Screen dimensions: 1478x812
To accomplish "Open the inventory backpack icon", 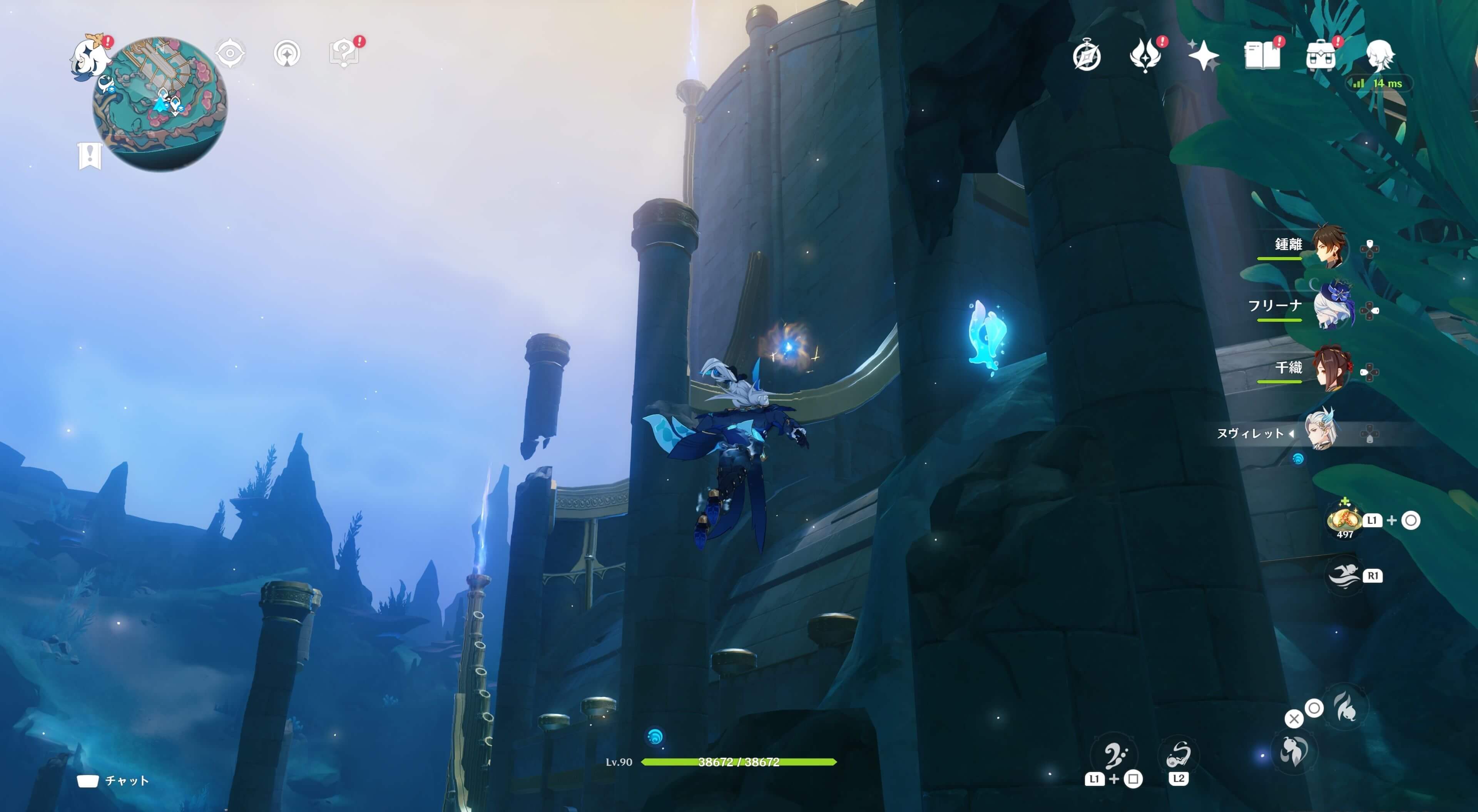I will coord(1320,56).
